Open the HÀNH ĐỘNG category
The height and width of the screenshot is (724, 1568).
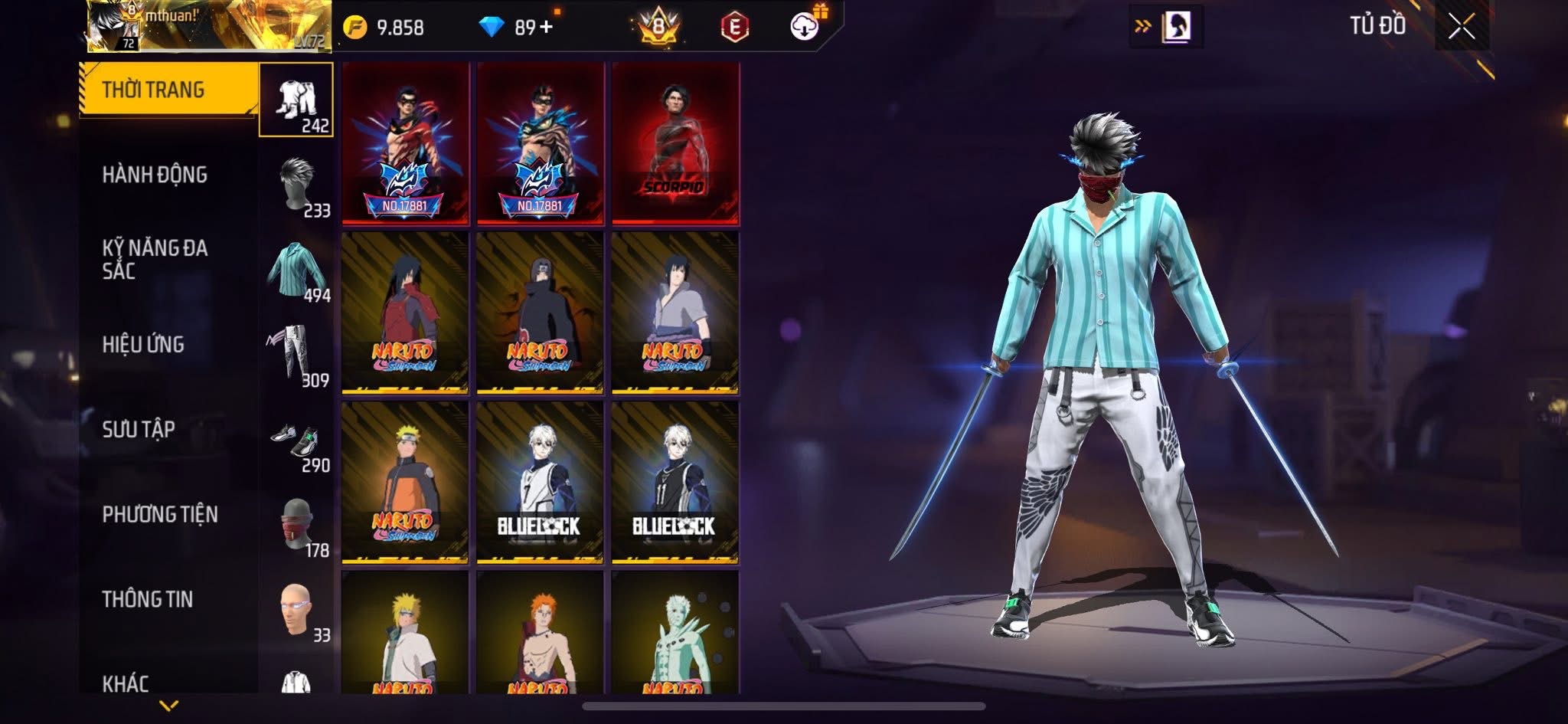[155, 175]
